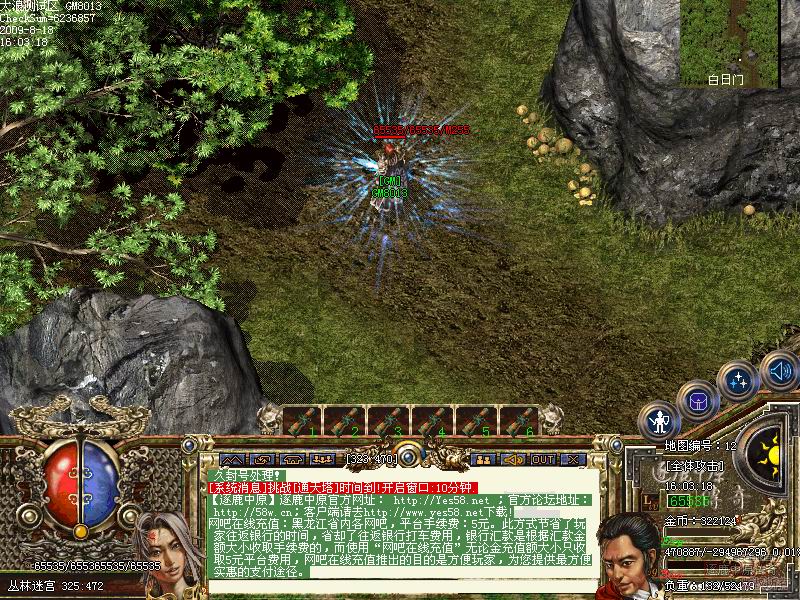Click the OUT button on chat bar

[543, 459]
